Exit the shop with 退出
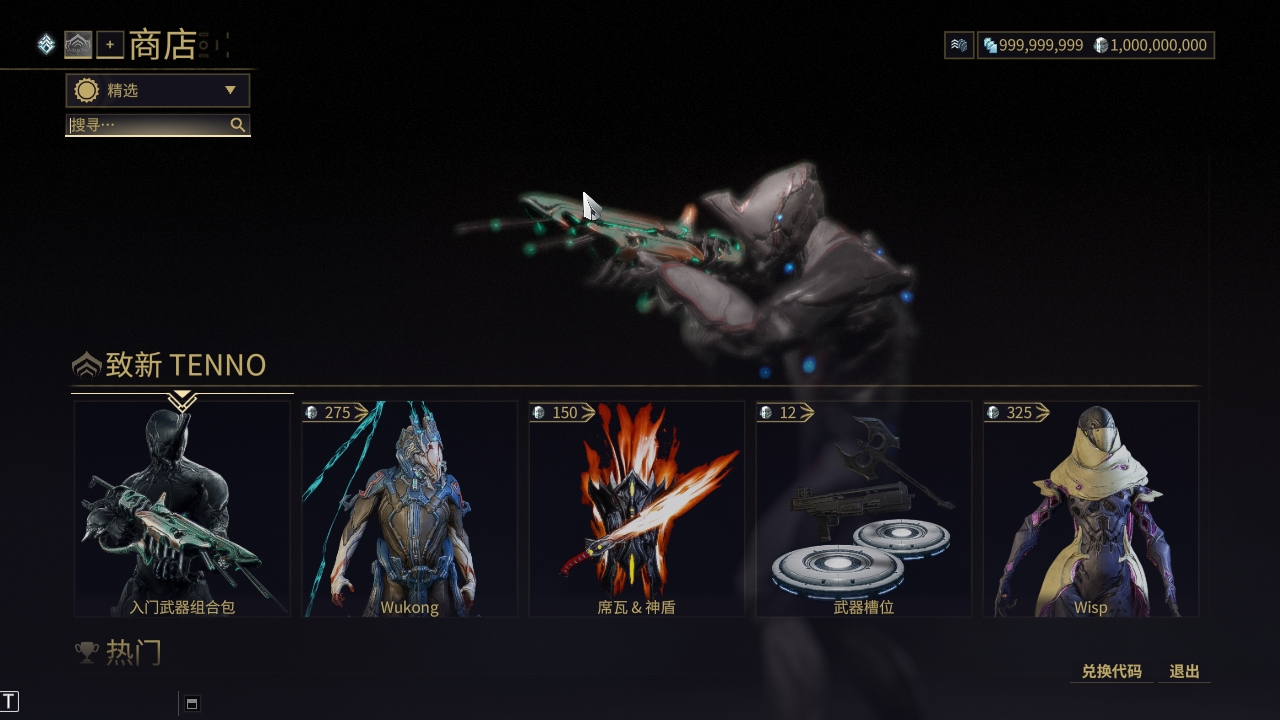 (x=1184, y=672)
